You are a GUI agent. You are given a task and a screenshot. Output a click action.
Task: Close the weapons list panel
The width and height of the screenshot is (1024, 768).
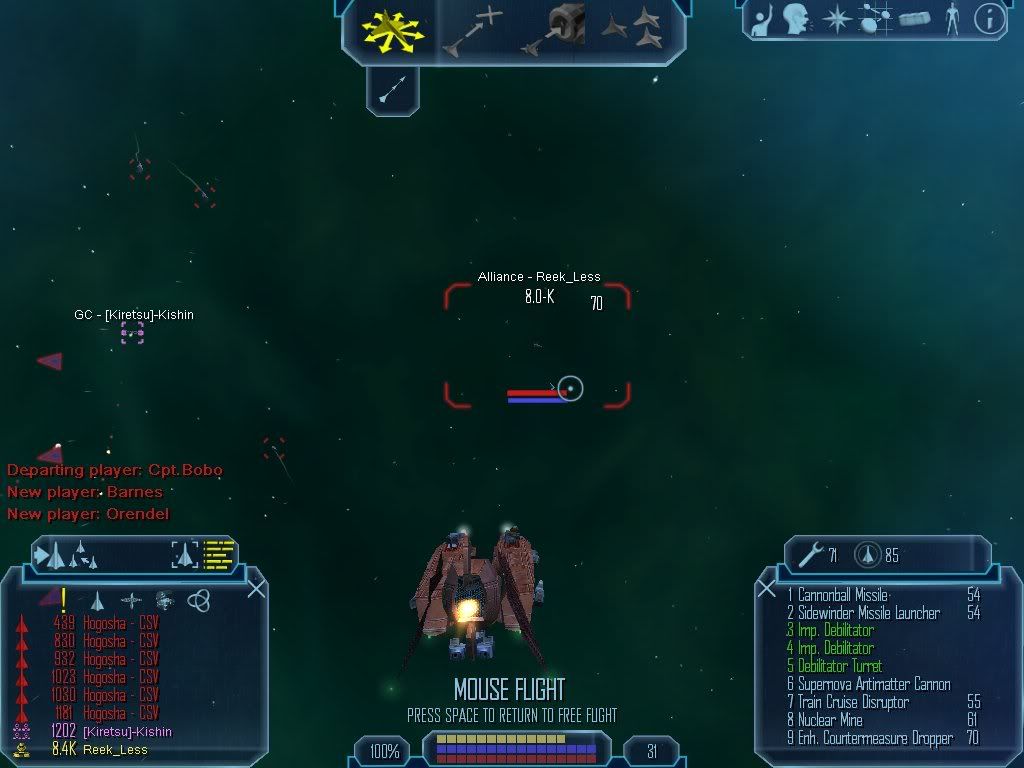tap(767, 588)
